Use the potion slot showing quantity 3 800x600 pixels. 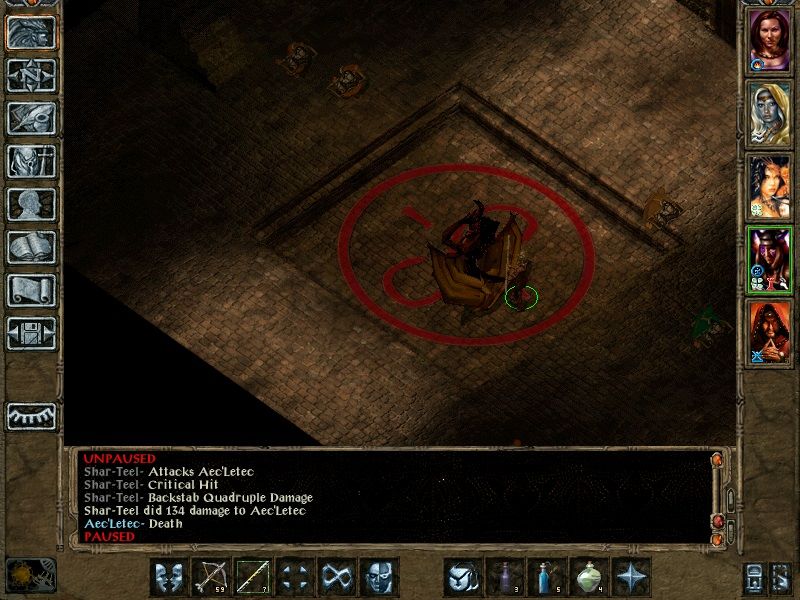pos(505,577)
